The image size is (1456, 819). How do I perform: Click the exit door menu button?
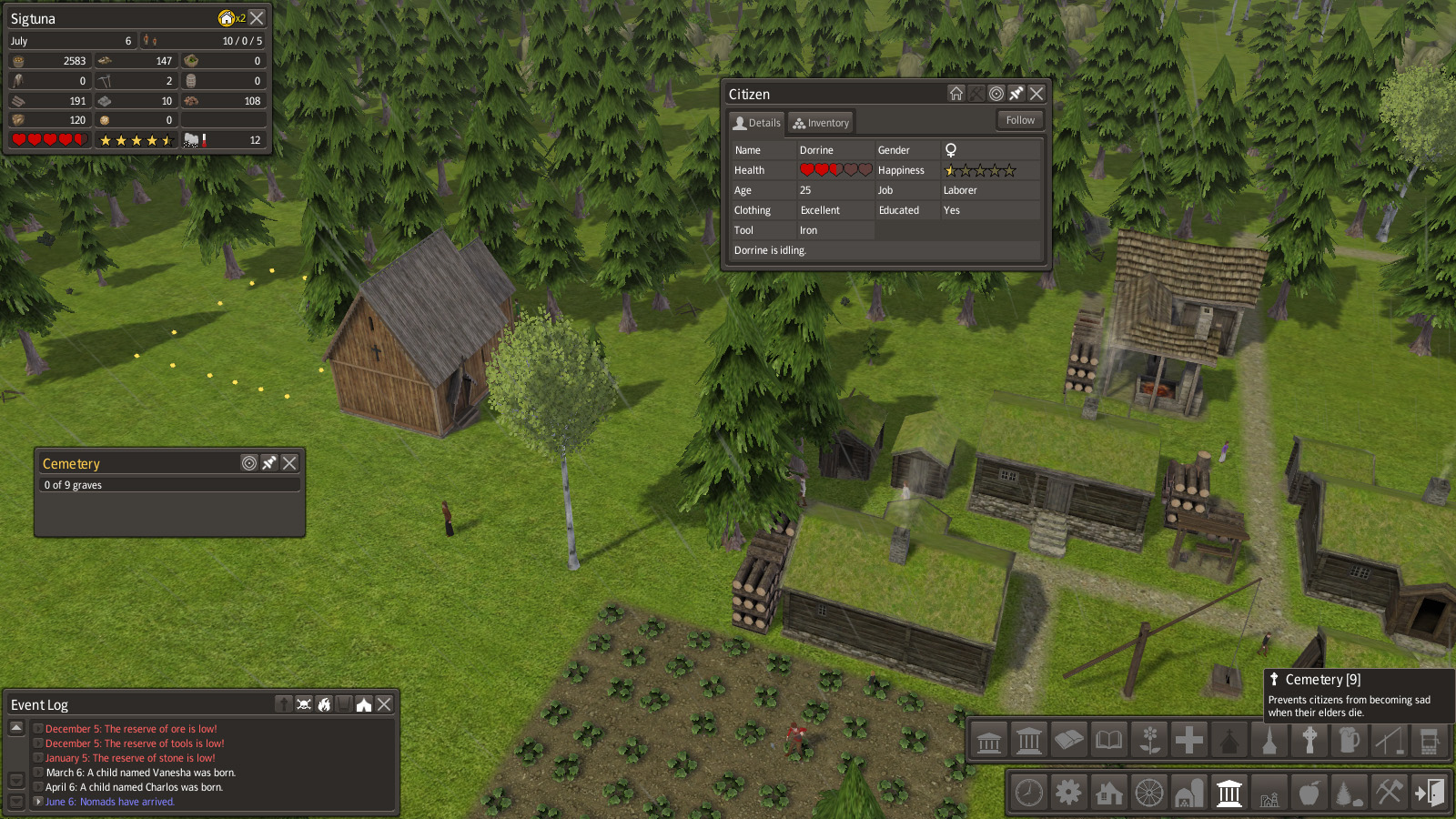click(1430, 793)
